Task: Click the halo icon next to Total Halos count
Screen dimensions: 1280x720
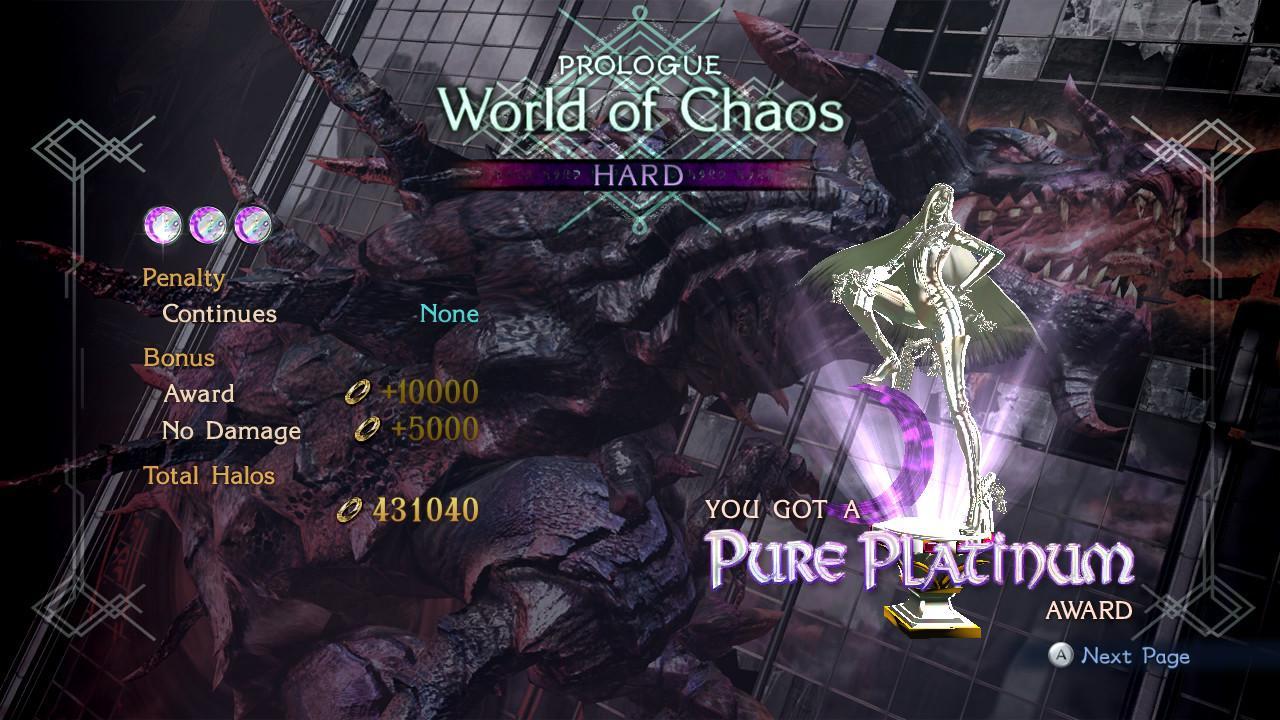Action: (349, 511)
